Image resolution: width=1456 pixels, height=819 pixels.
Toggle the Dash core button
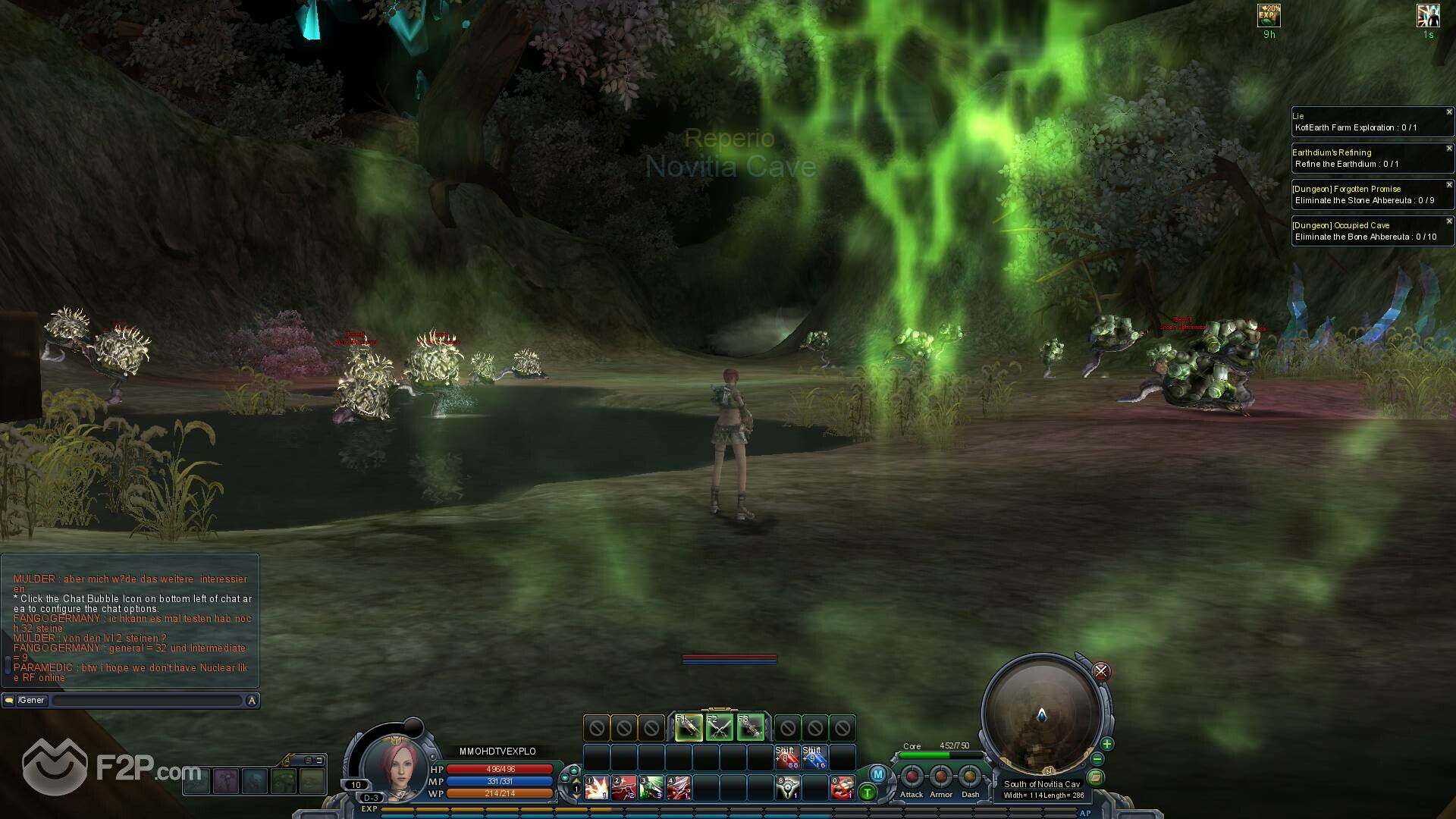coord(970,777)
